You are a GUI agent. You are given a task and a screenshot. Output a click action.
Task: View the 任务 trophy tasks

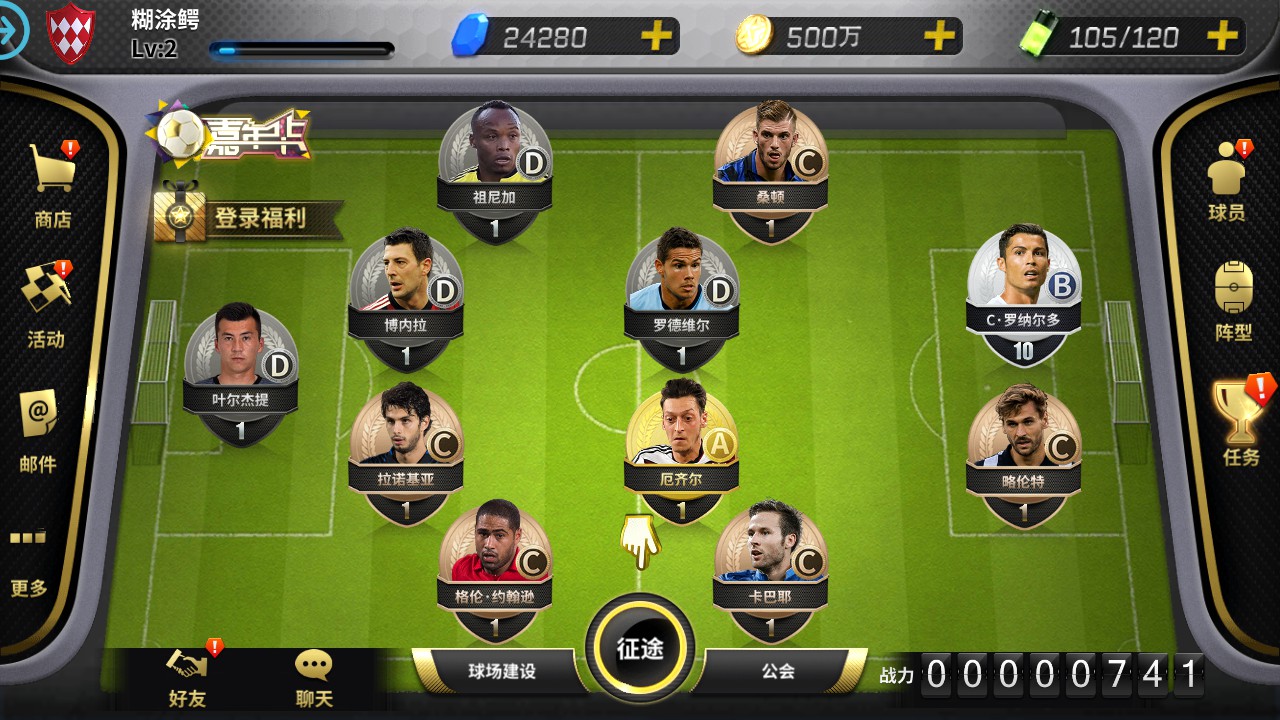pos(1240,422)
